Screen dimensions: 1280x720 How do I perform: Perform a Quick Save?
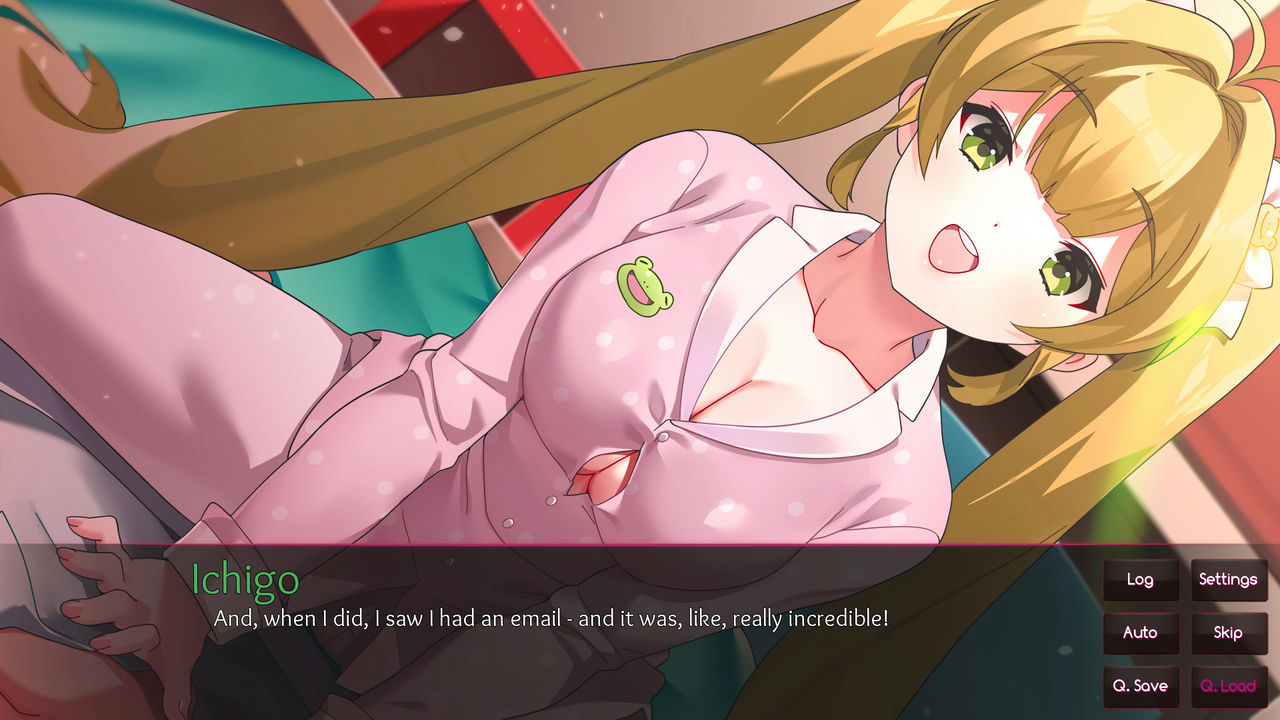(x=1141, y=686)
